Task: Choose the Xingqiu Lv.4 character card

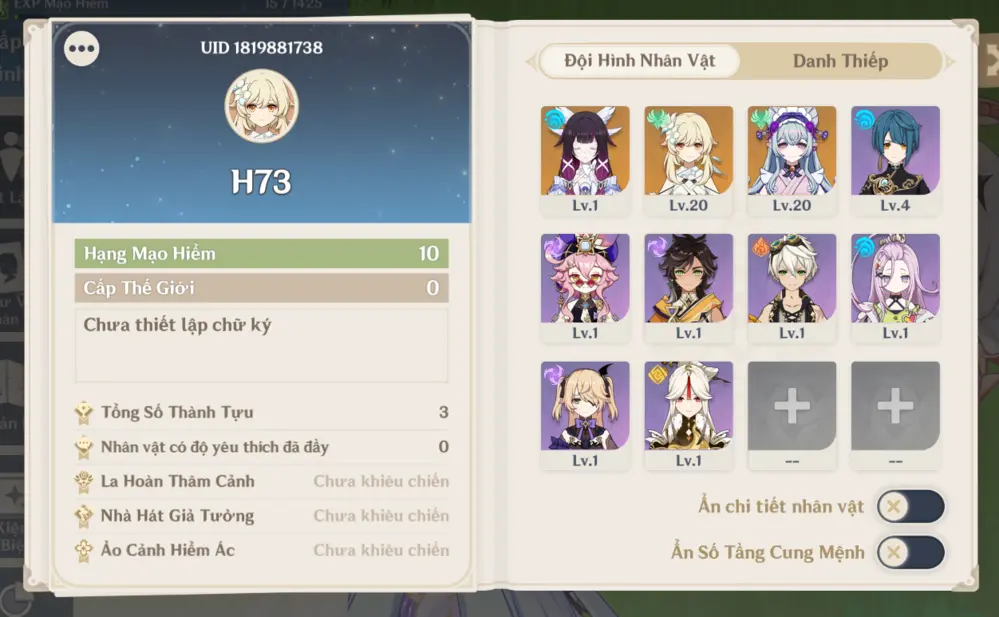Action: [895, 151]
